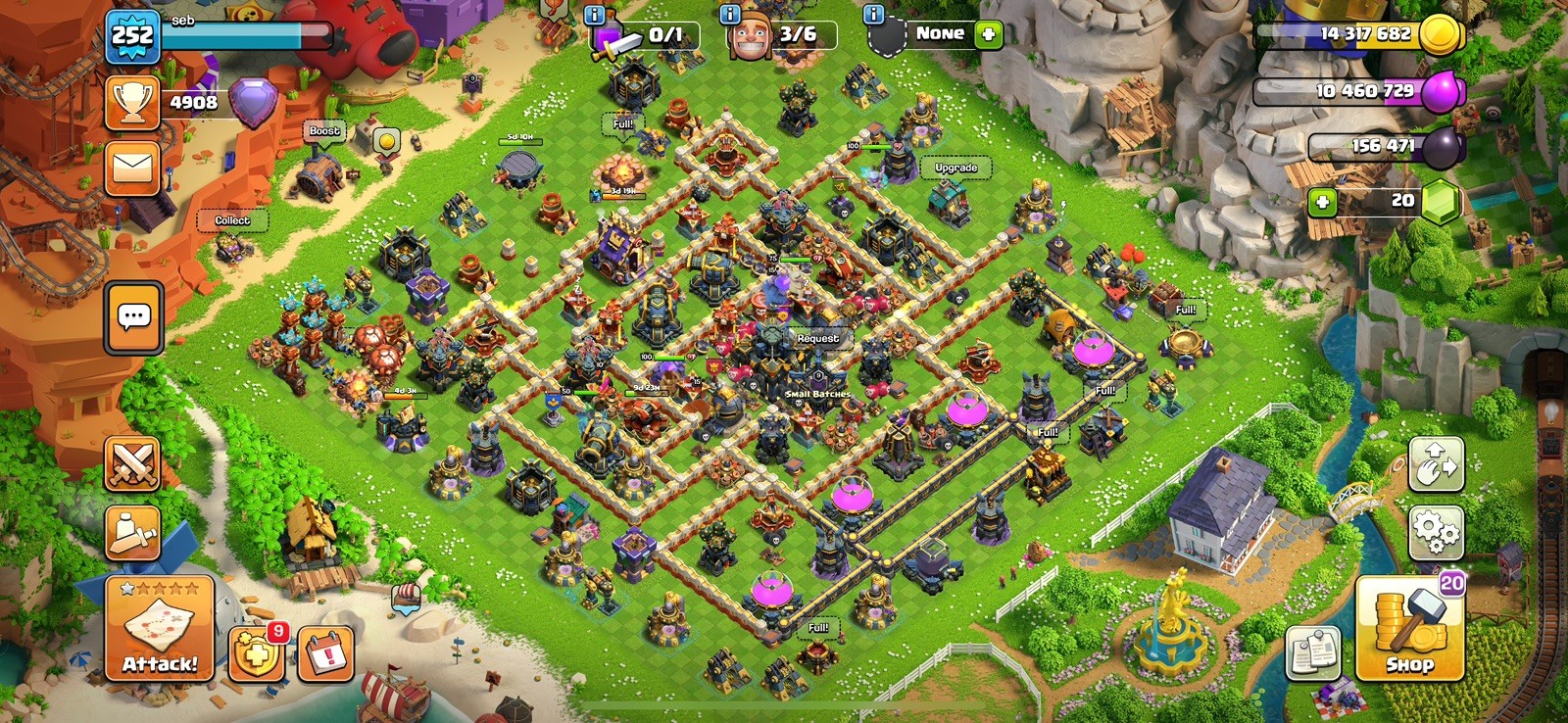Open the chat speech bubble panel

point(133,317)
